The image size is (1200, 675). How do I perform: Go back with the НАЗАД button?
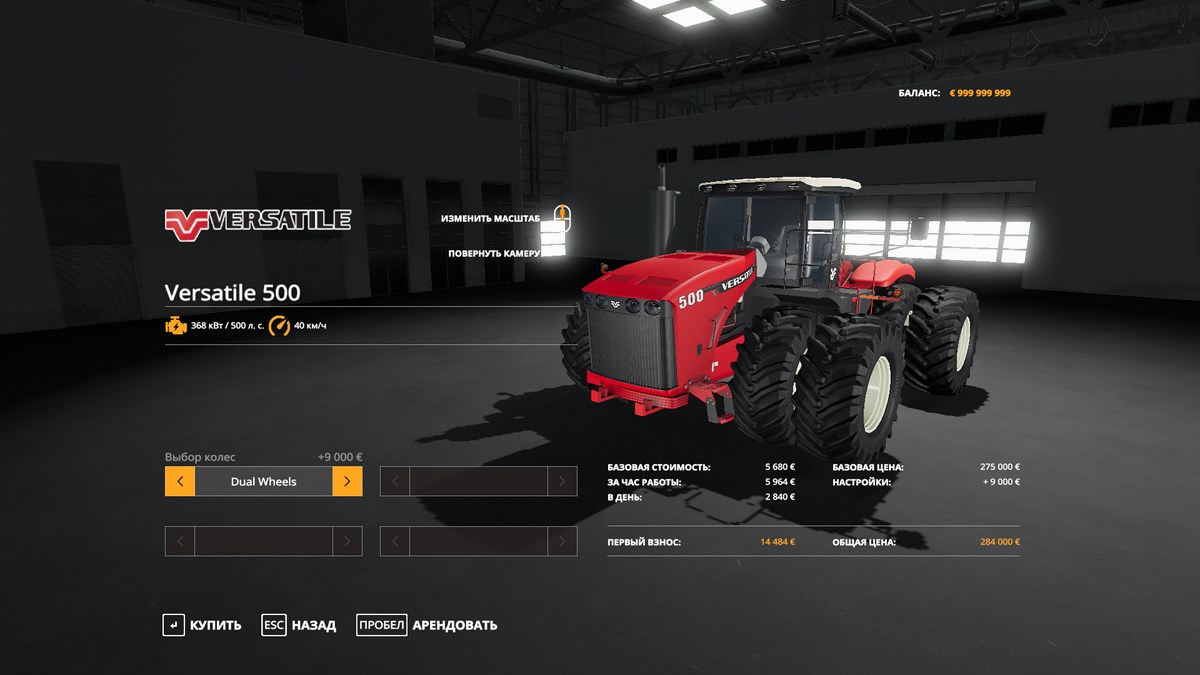tap(299, 625)
